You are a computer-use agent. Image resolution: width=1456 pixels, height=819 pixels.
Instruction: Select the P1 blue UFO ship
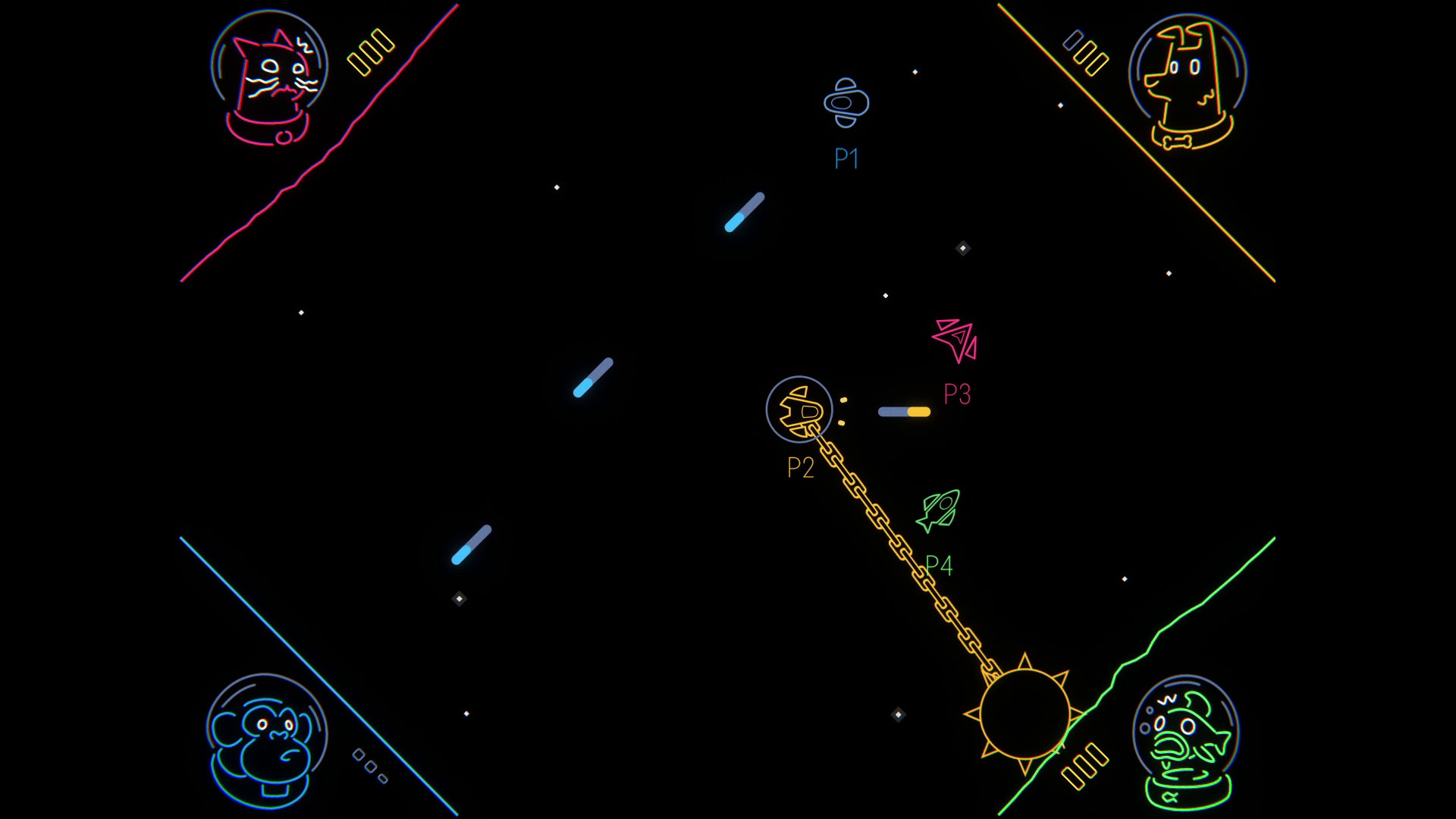pyautogui.click(x=846, y=102)
